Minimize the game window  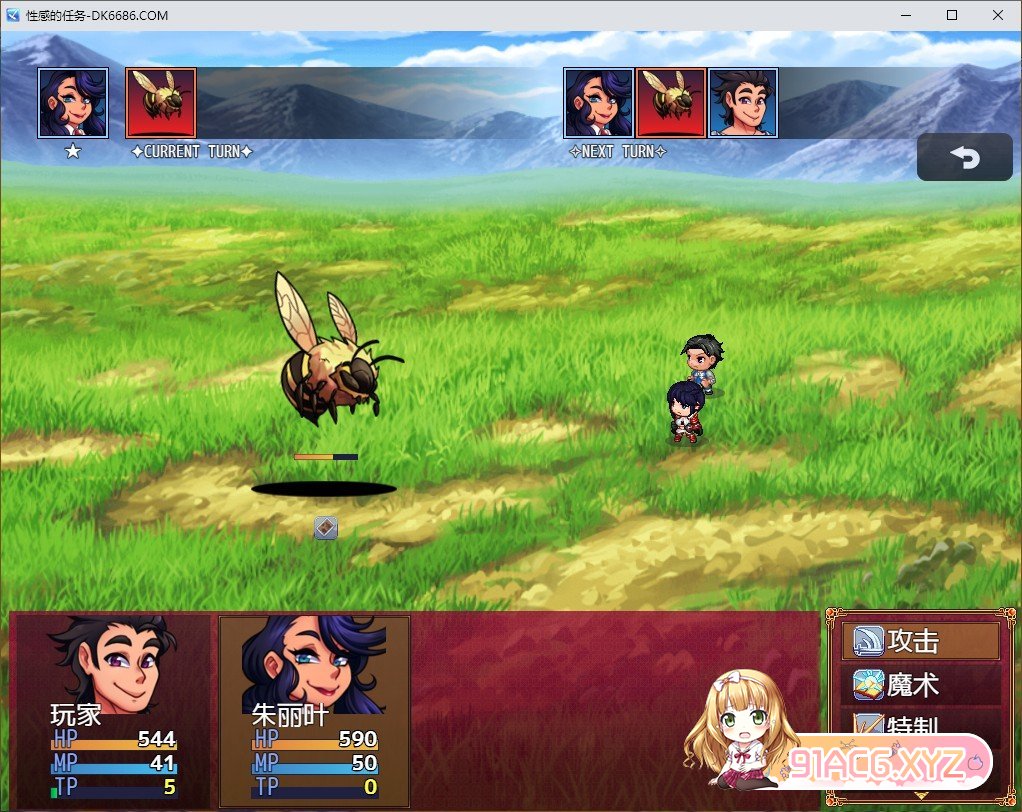click(906, 15)
